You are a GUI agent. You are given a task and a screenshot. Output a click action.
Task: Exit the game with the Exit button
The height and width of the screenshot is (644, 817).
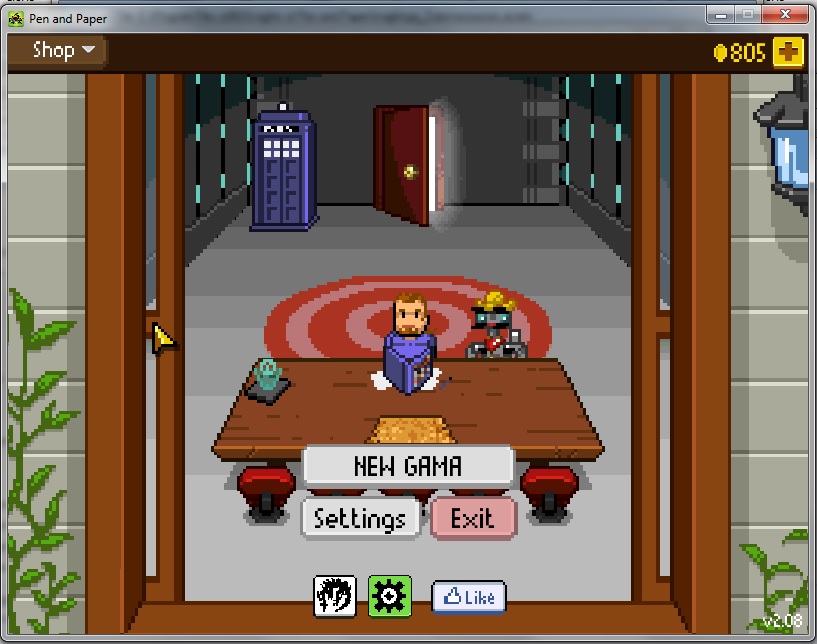click(x=472, y=518)
